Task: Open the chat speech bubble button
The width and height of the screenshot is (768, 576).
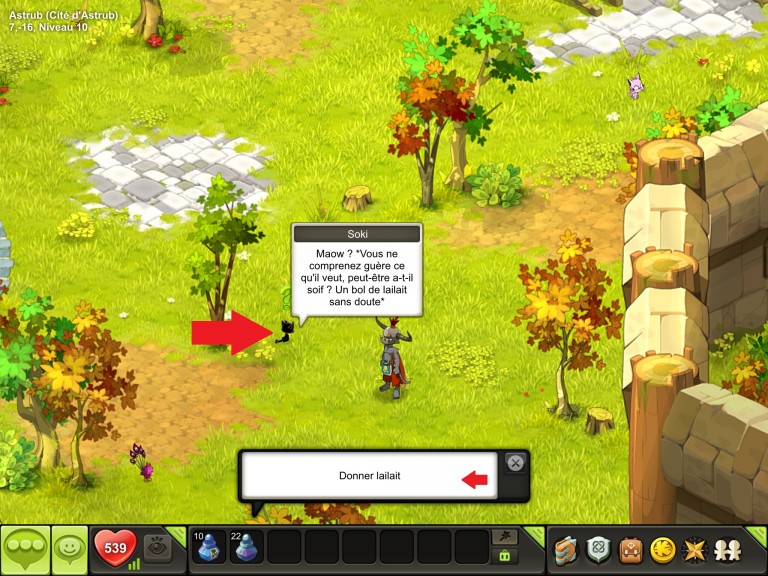Action: click(x=25, y=550)
